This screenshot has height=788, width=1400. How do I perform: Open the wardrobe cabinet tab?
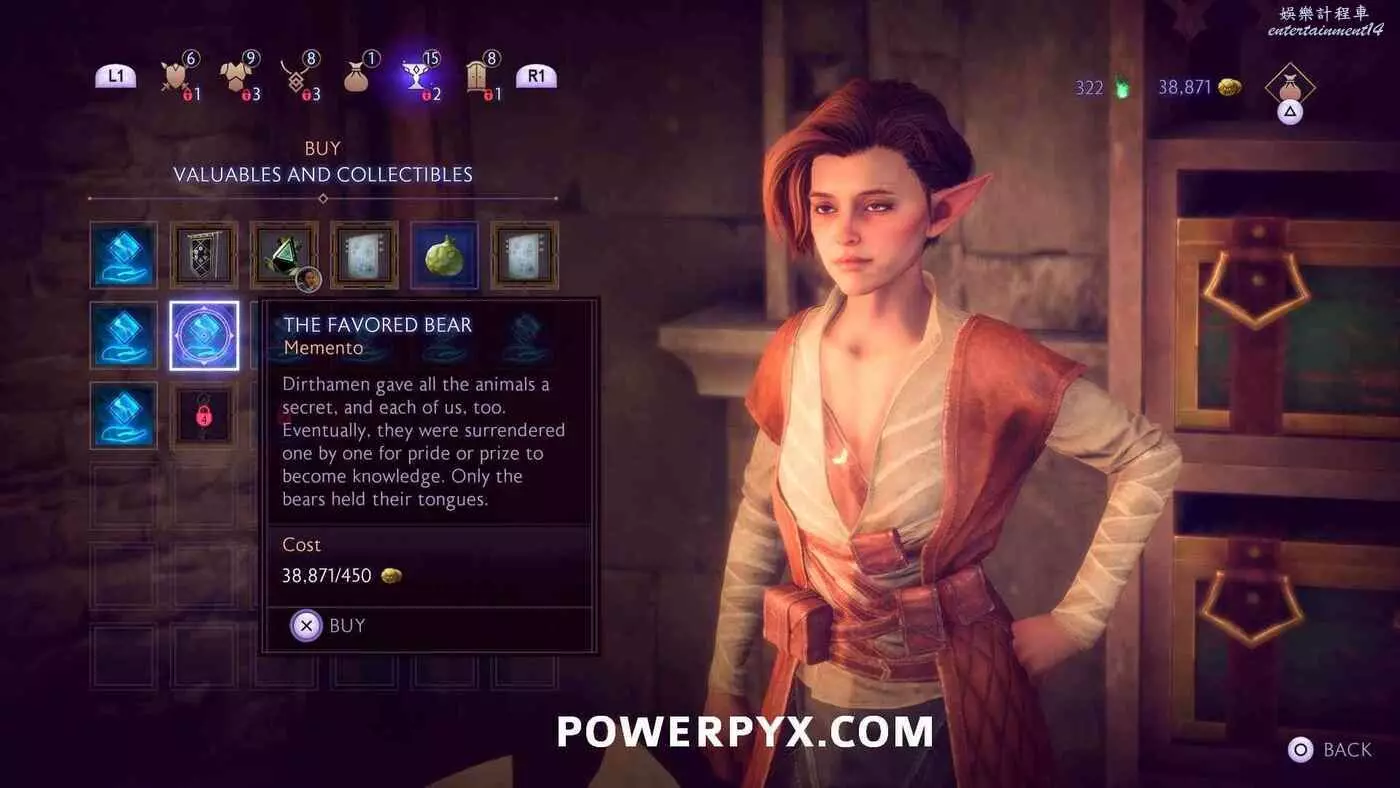pyautogui.click(x=477, y=76)
